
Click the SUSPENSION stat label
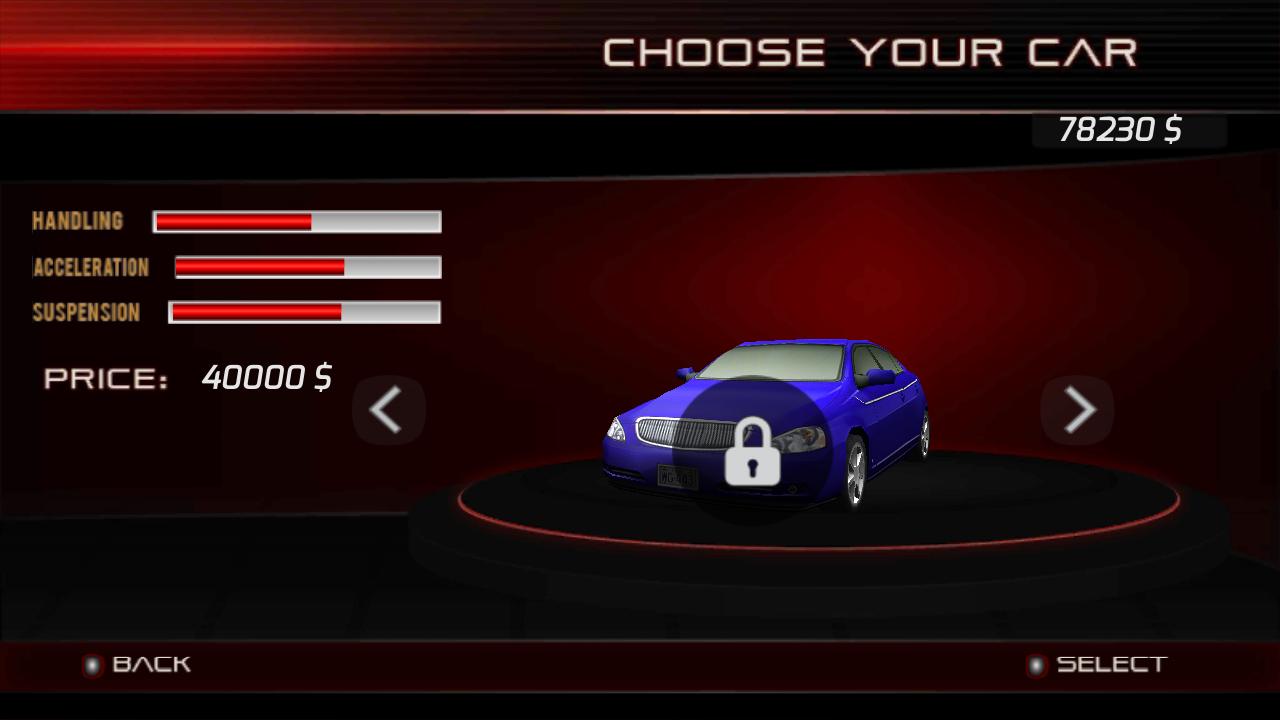coord(85,312)
